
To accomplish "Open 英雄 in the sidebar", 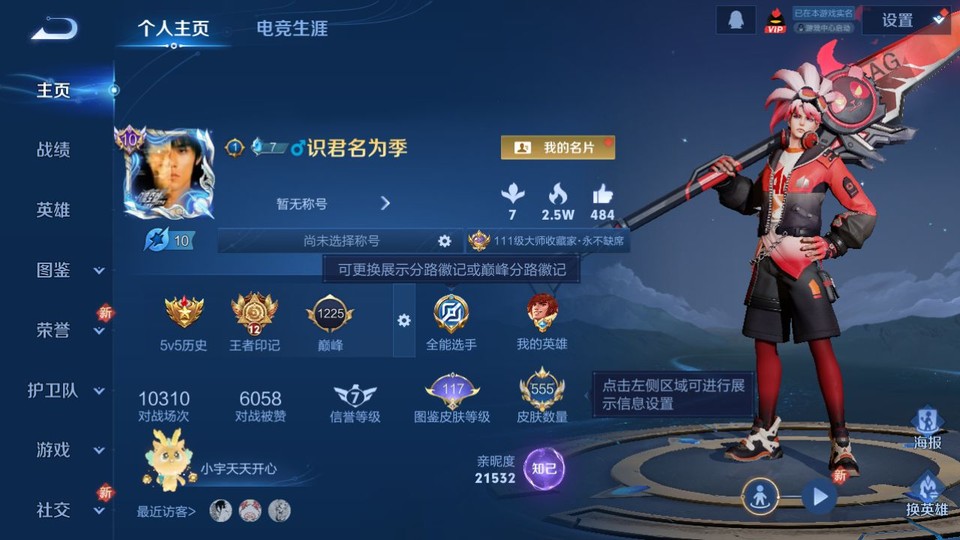I will coord(54,210).
